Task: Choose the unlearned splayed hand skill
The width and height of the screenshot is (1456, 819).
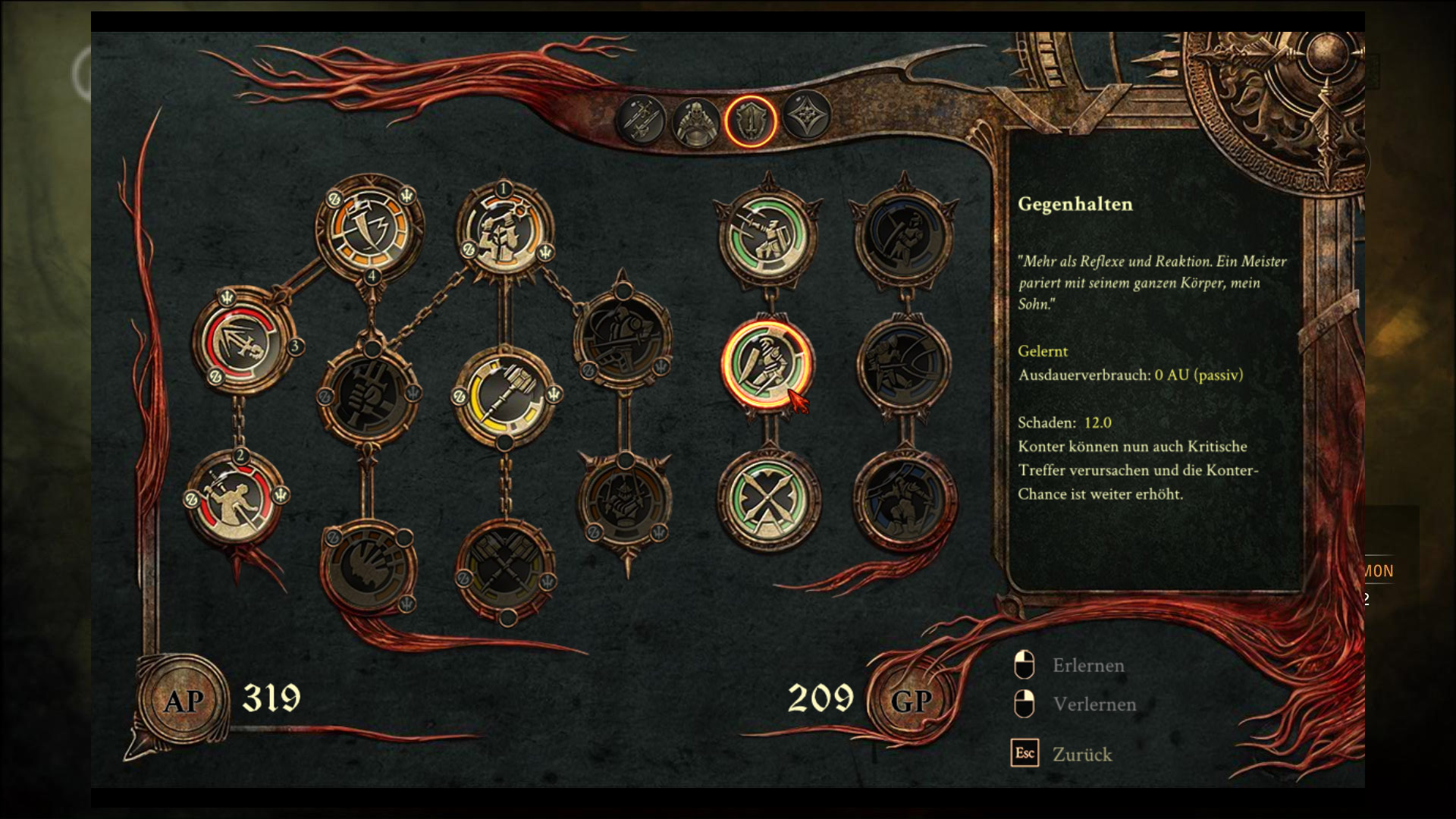Action: point(369,567)
